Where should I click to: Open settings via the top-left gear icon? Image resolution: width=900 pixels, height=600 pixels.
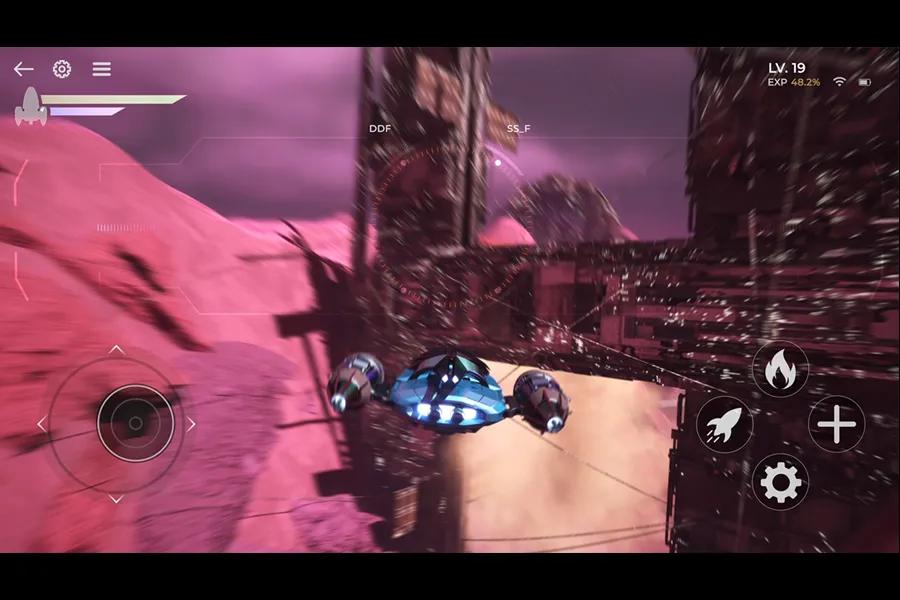[62, 69]
